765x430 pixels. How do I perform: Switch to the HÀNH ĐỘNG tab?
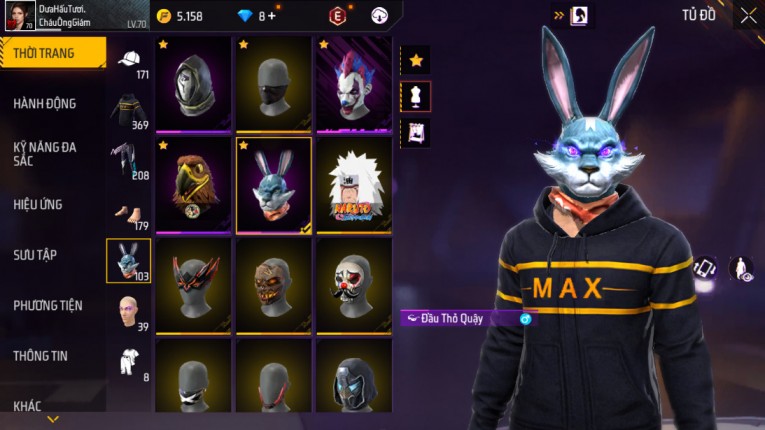pyautogui.click(x=45, y=103)
